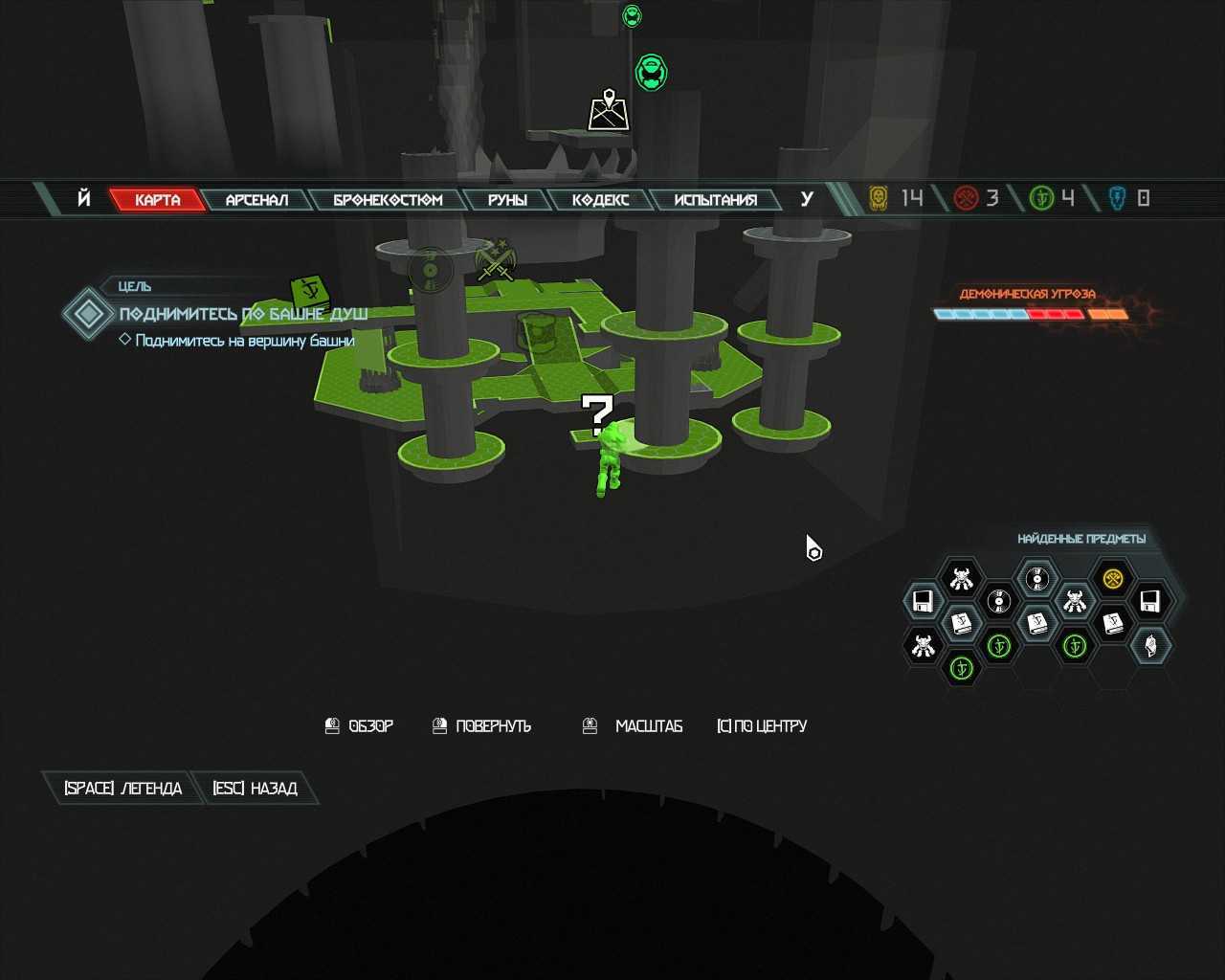Center the map with По центру

[762, 726]
